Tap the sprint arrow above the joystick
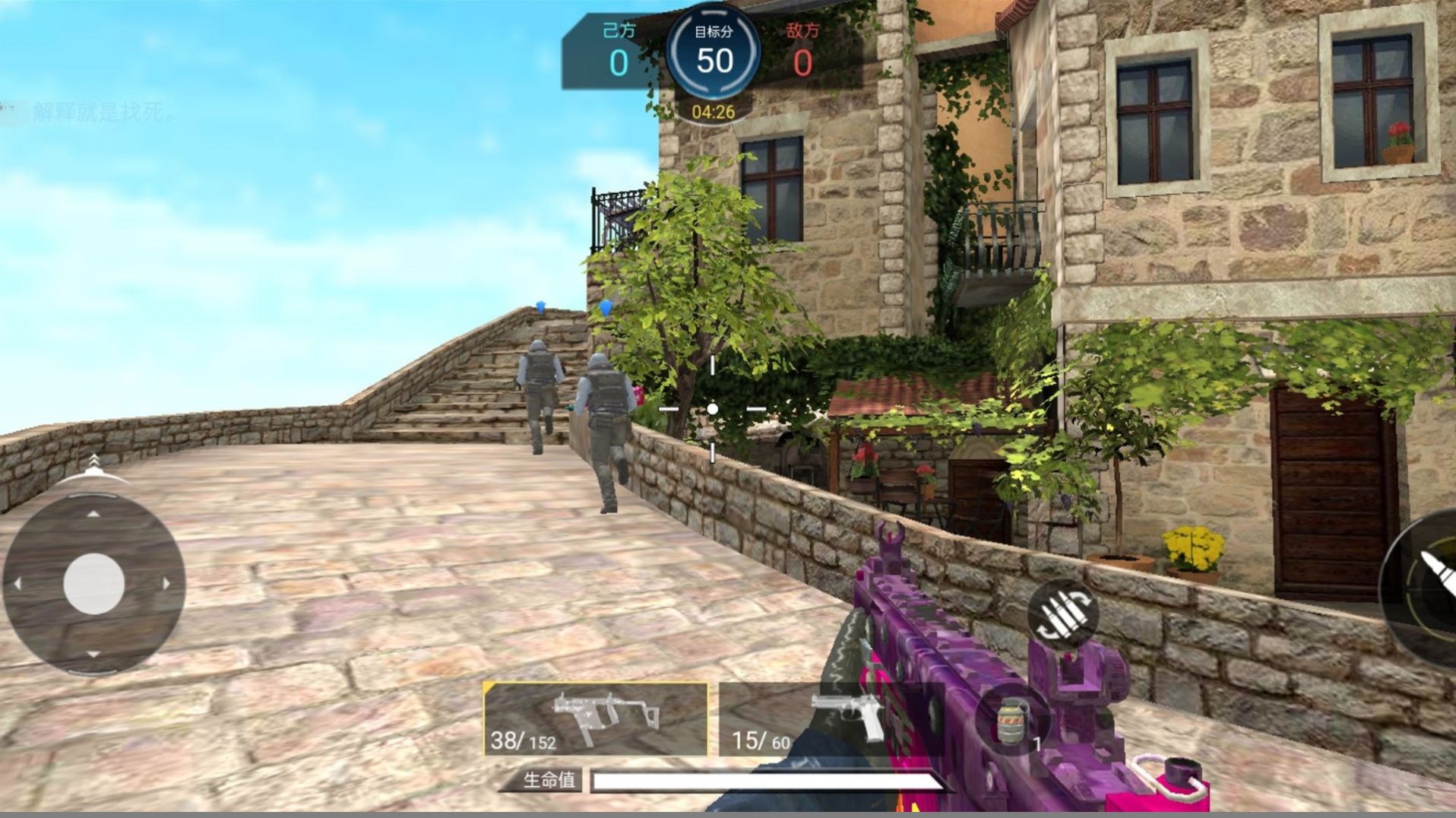 pos(93,462)
